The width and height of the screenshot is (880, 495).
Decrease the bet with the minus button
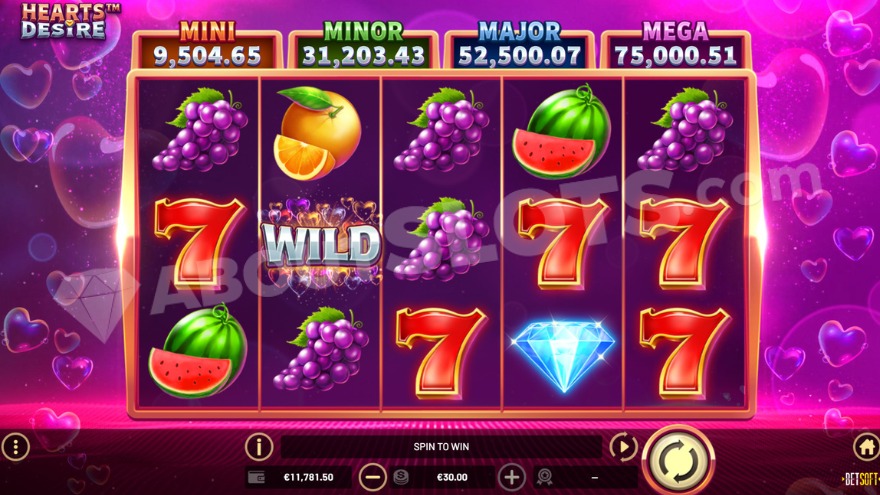click(x=372, y=477)
